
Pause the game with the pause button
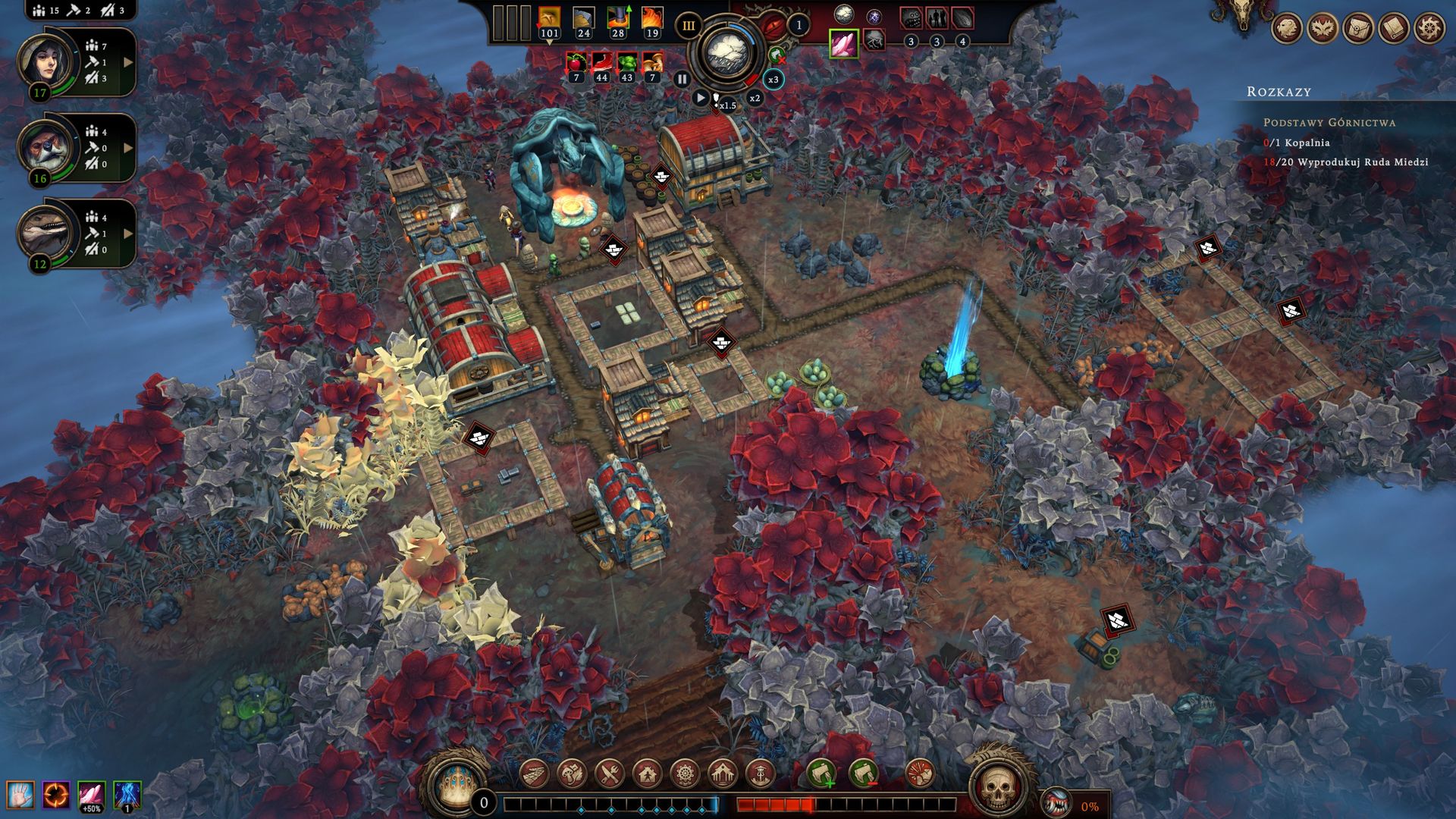[x=682, y=79]
